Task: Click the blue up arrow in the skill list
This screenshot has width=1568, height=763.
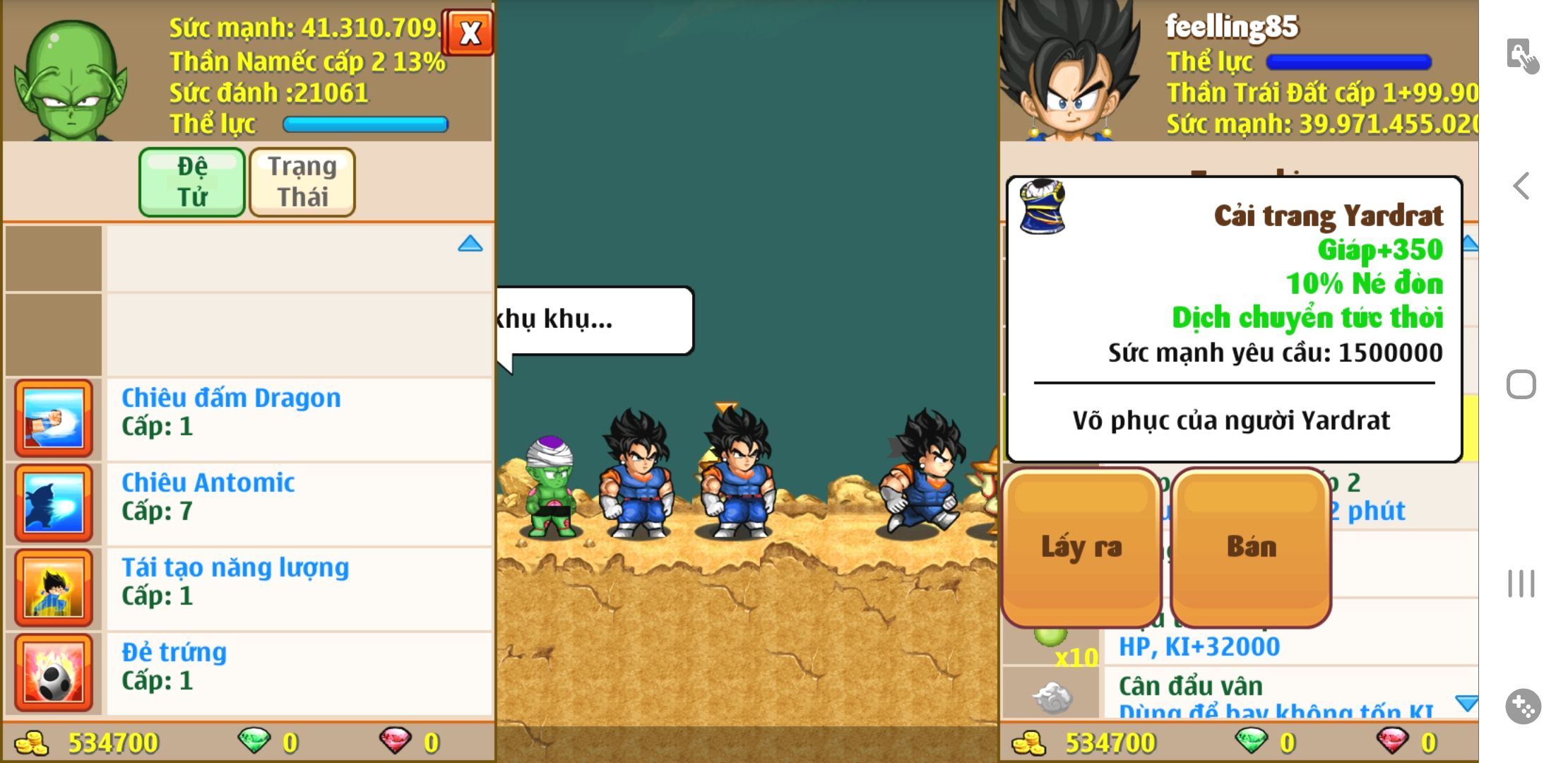Action: point(470,244)
